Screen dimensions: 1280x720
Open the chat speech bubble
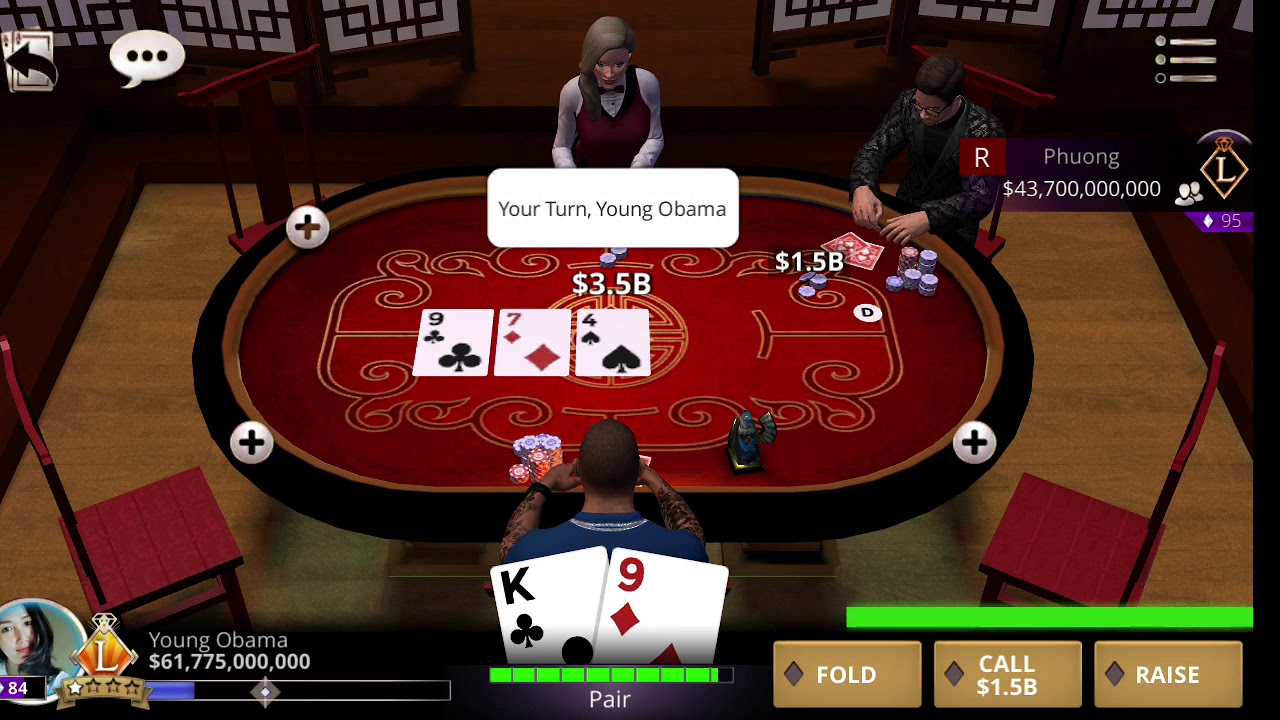coord(147,57)
